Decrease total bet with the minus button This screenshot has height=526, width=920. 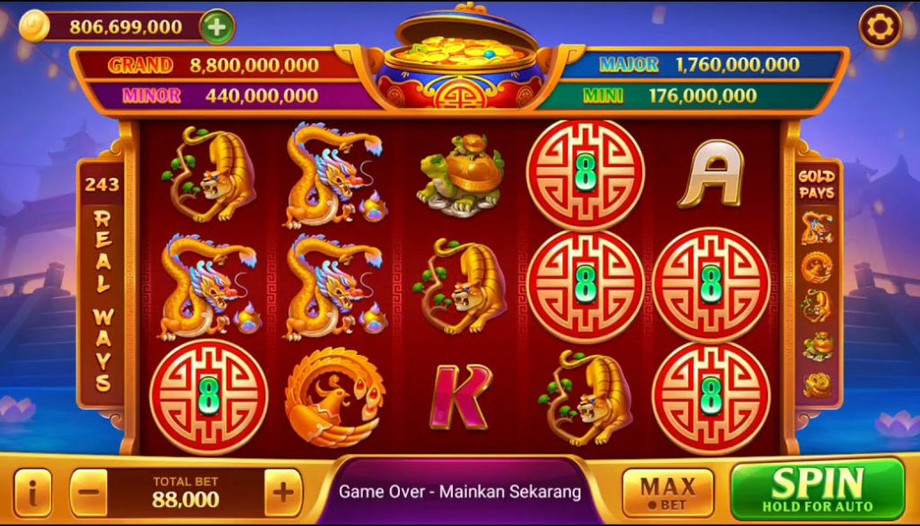[89, 493]
